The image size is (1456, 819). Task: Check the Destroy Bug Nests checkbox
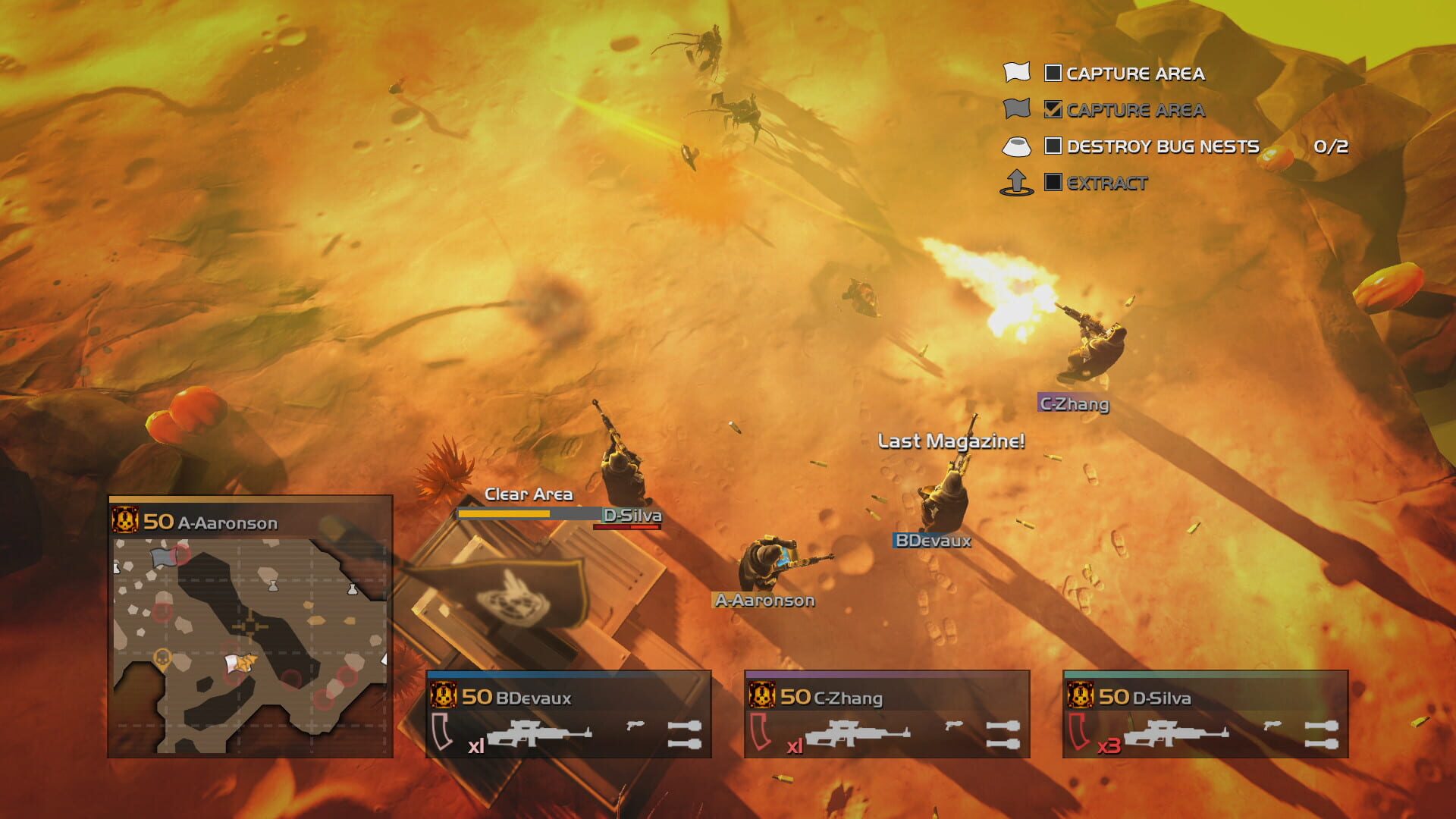(1054, 145)
